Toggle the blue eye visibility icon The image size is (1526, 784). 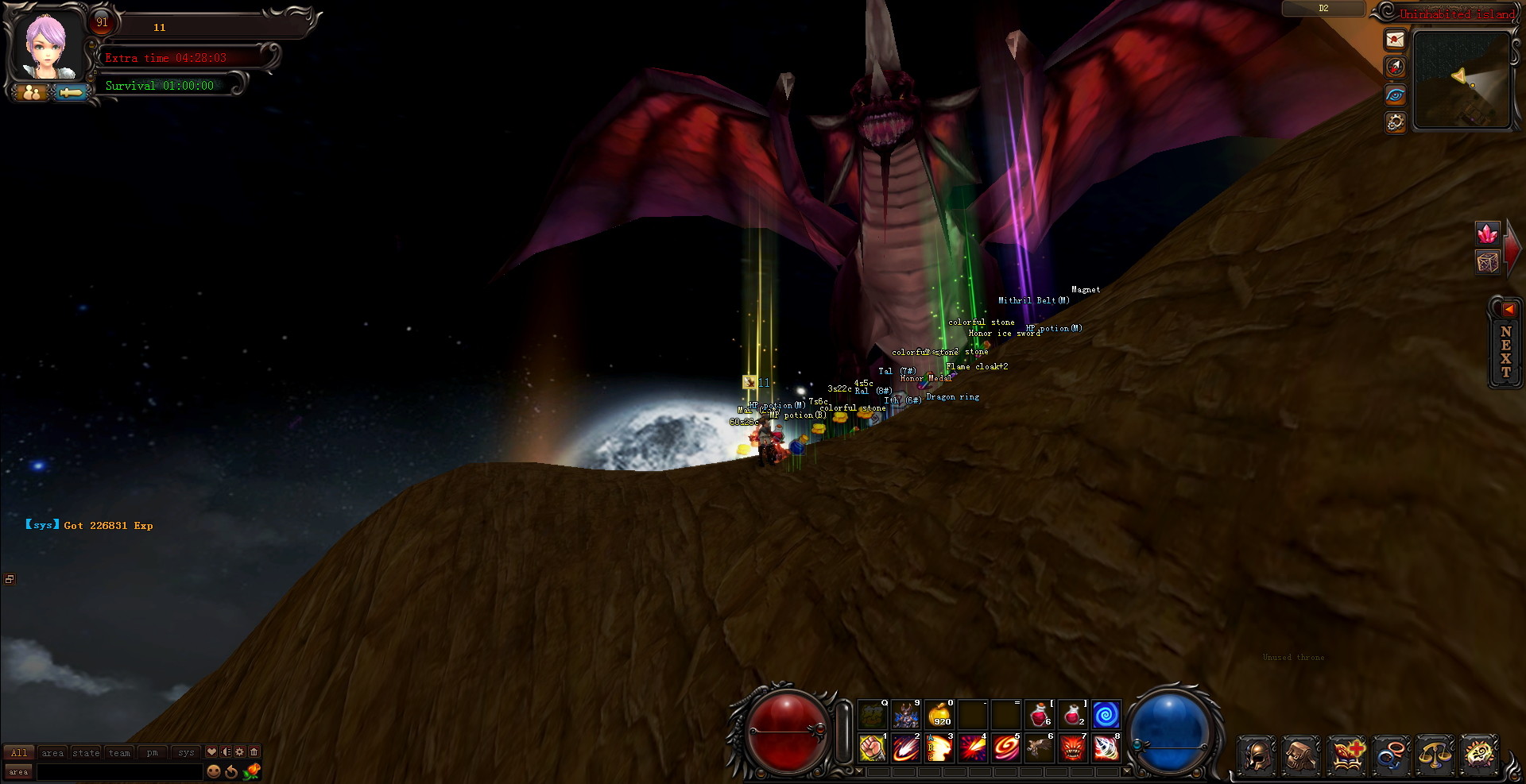1395,95
